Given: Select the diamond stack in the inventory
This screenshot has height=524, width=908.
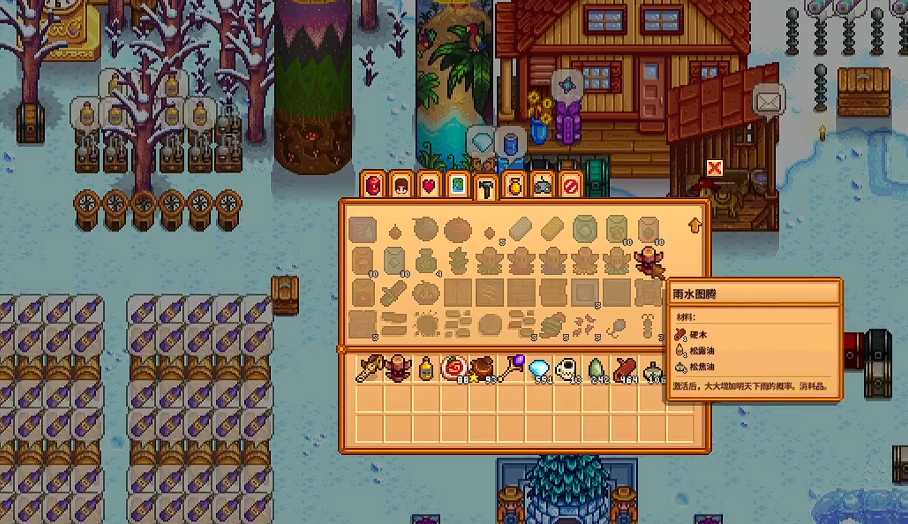Looking at the screenshot, I should [540, 368].
